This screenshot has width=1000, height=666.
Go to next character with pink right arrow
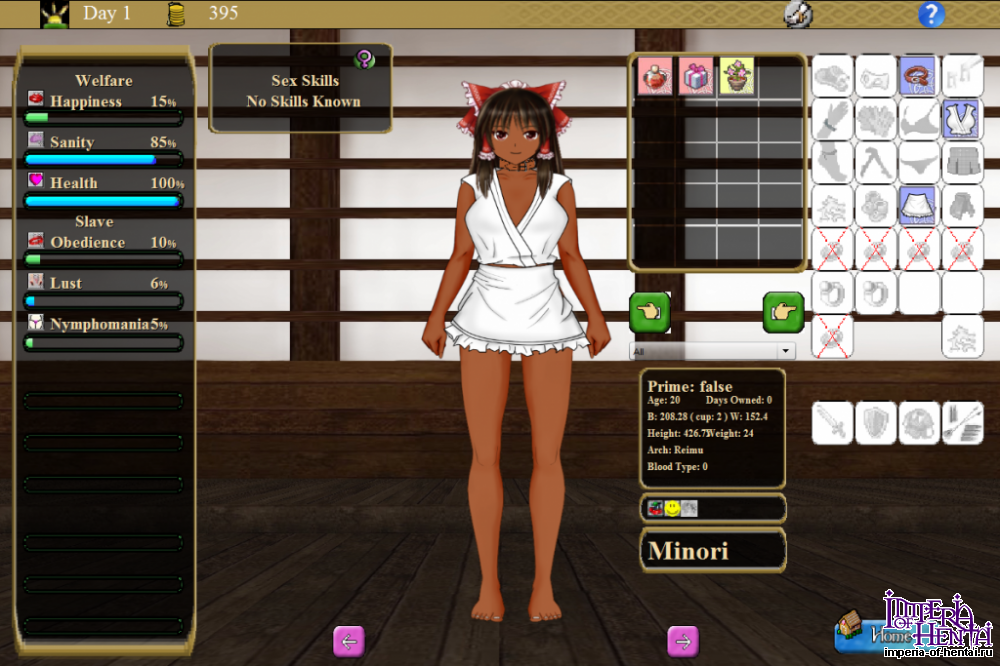[683, 641]
